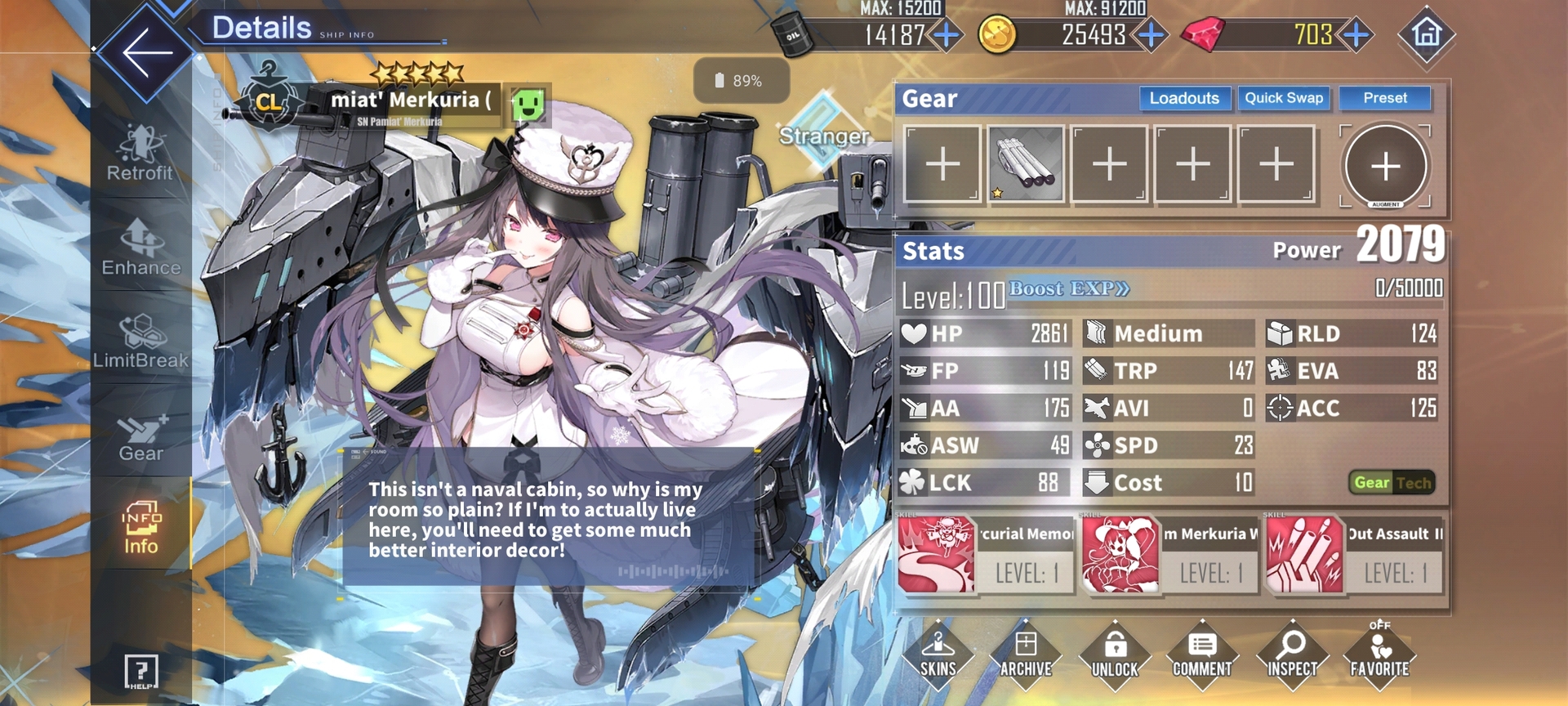Click Boost EXP link
The width and height of the screenshot is (1568, 706).
1069,288
